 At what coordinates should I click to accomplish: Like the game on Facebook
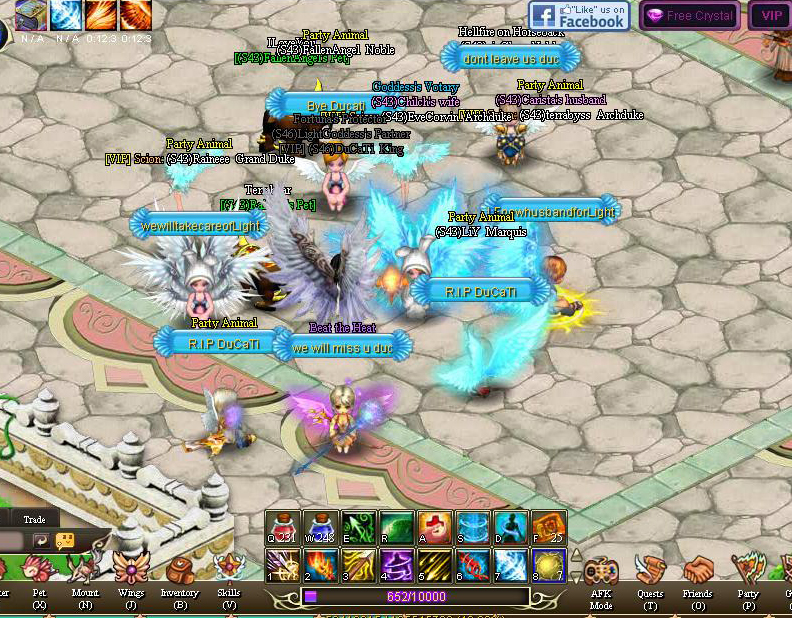click(x=579, y=16)
